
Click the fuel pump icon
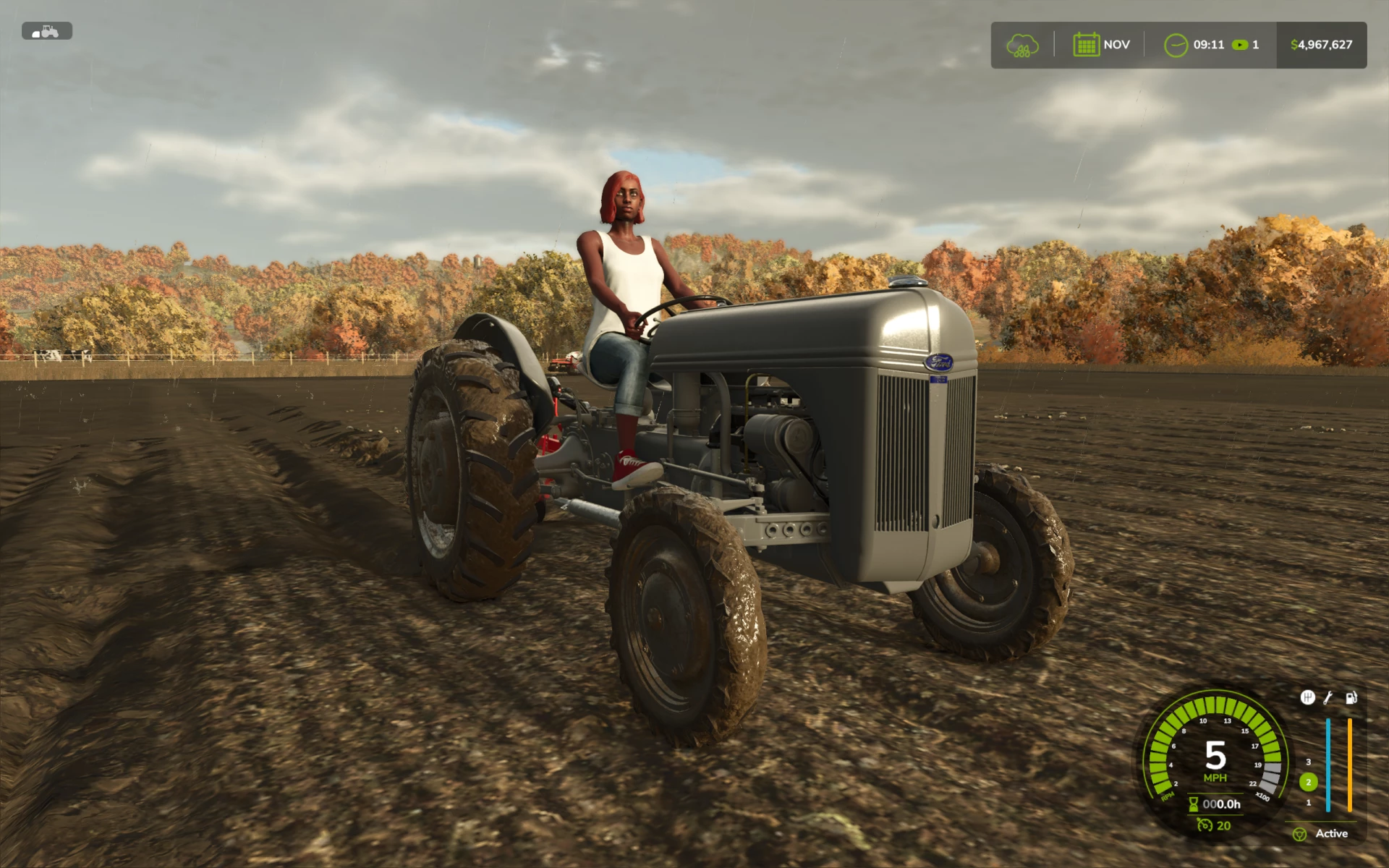point(1351,697)
